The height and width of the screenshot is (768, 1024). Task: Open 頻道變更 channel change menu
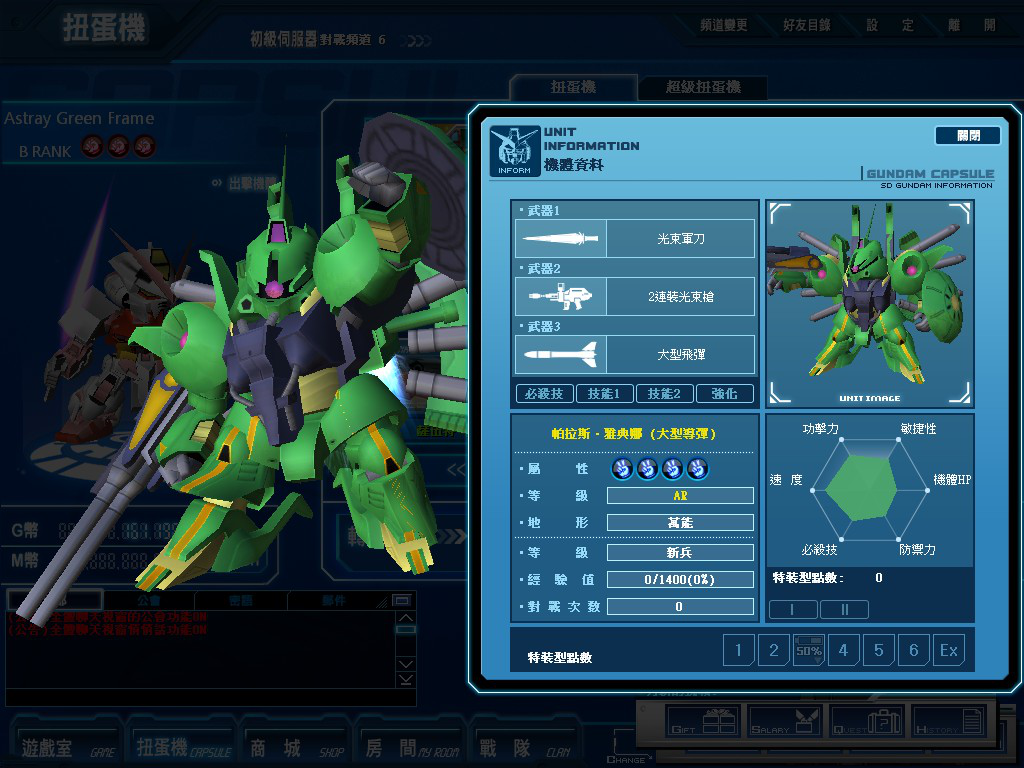[723, 25]
